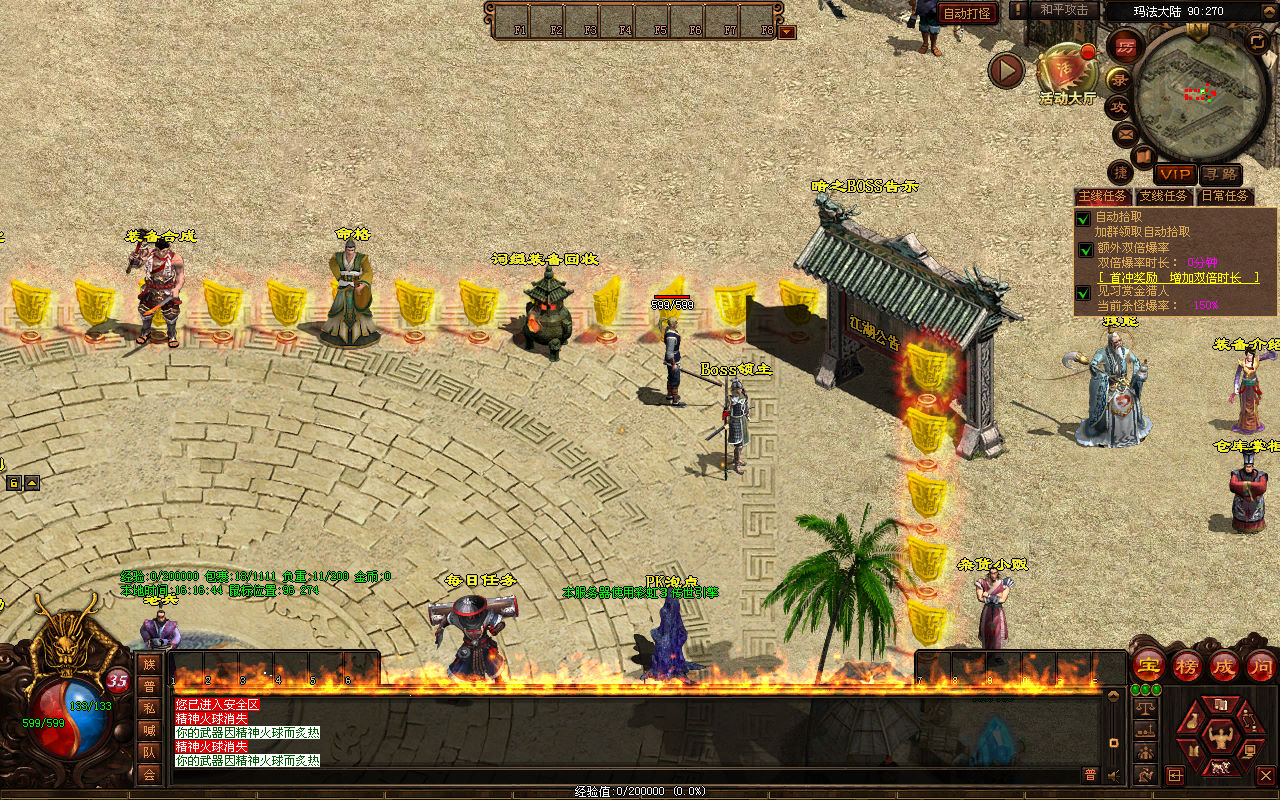Open the mail envelope icon beside the minimap

point(1125,132)
